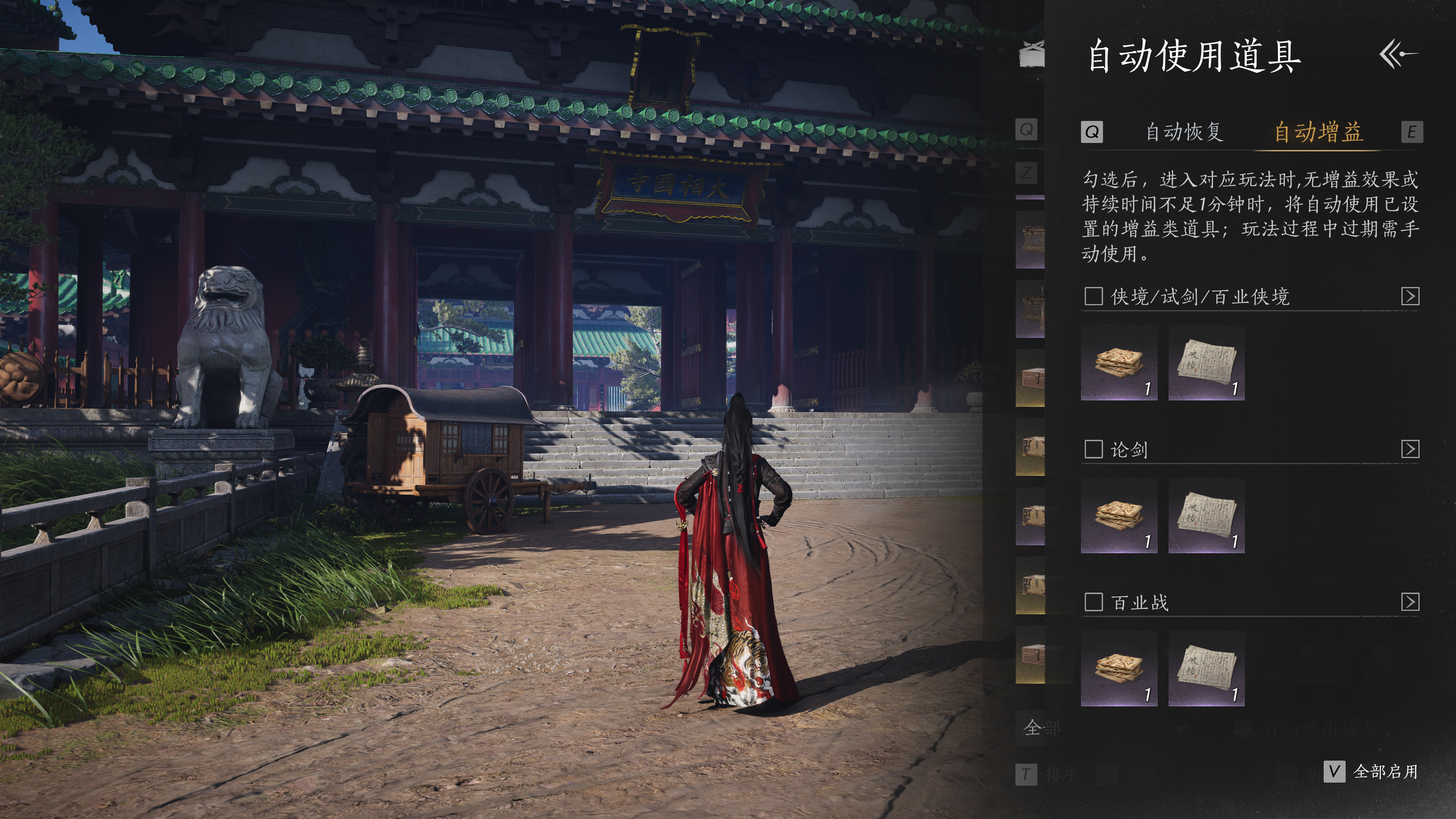Choose the paper scroll item under 侠境/试剑/百业侠境
Screen dimensions: 1456x819
coord(1206,363)
